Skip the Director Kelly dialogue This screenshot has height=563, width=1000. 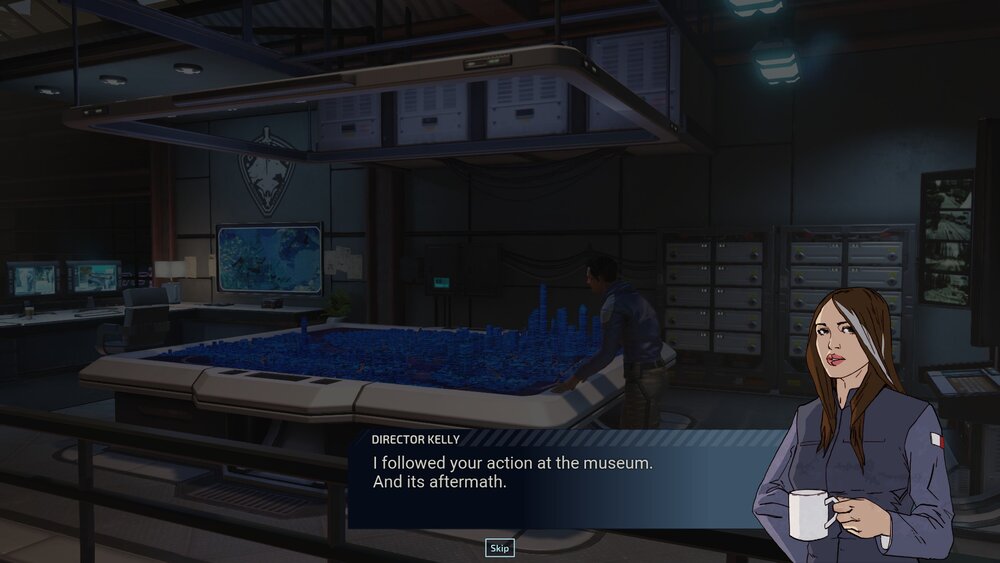coord(499,547)
